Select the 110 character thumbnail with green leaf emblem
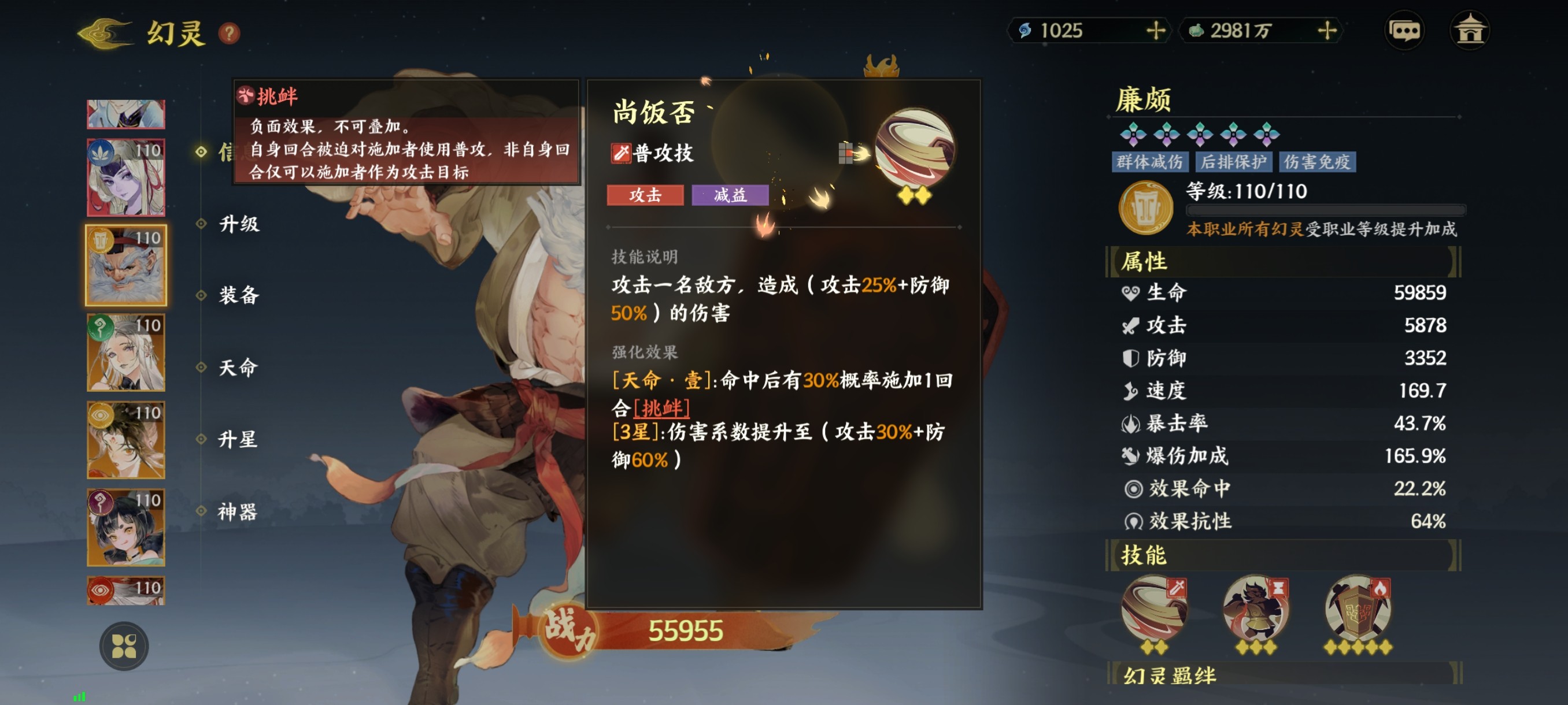Screen dimensions: 1568x705 pos(126,176)
